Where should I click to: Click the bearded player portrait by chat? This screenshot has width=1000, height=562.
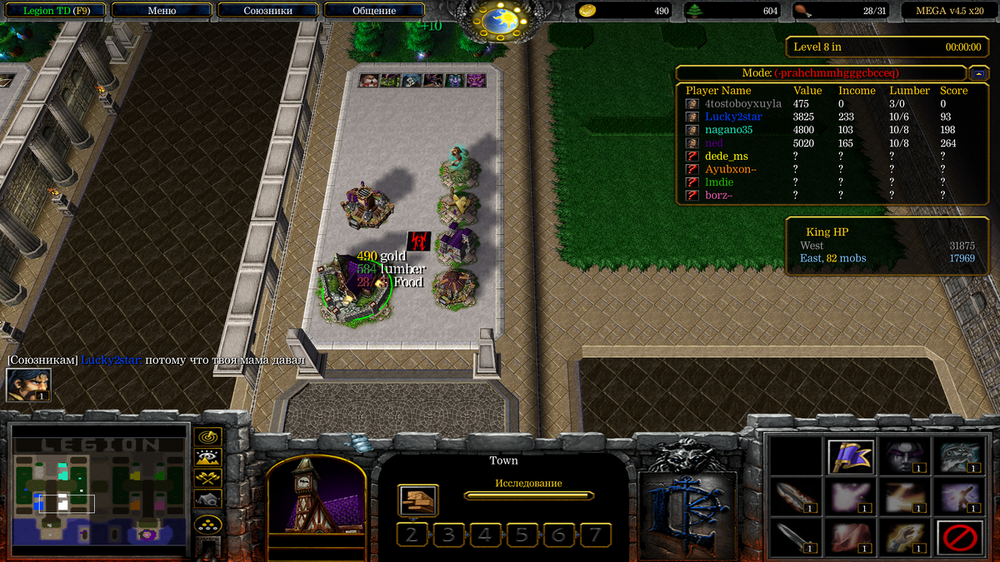tap(28, 386)
